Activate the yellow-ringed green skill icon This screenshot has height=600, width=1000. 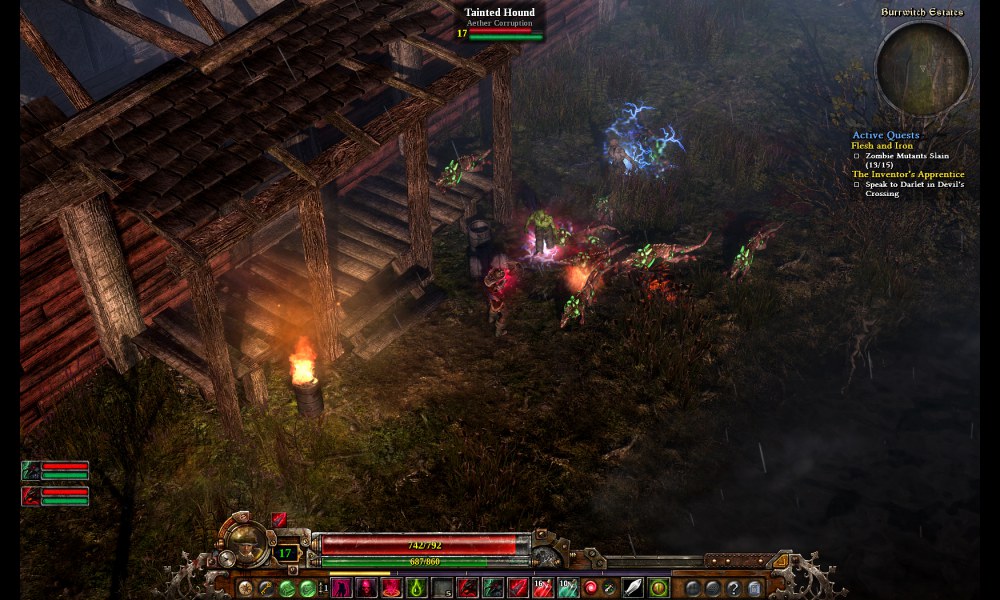pos(658,588)
